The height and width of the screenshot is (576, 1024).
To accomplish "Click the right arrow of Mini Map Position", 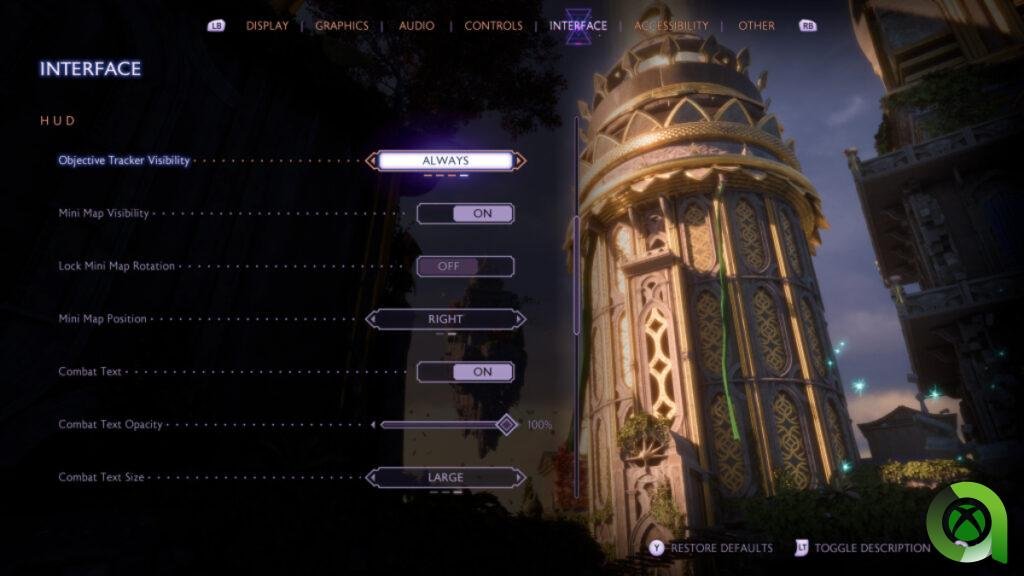I will point(520,319).
